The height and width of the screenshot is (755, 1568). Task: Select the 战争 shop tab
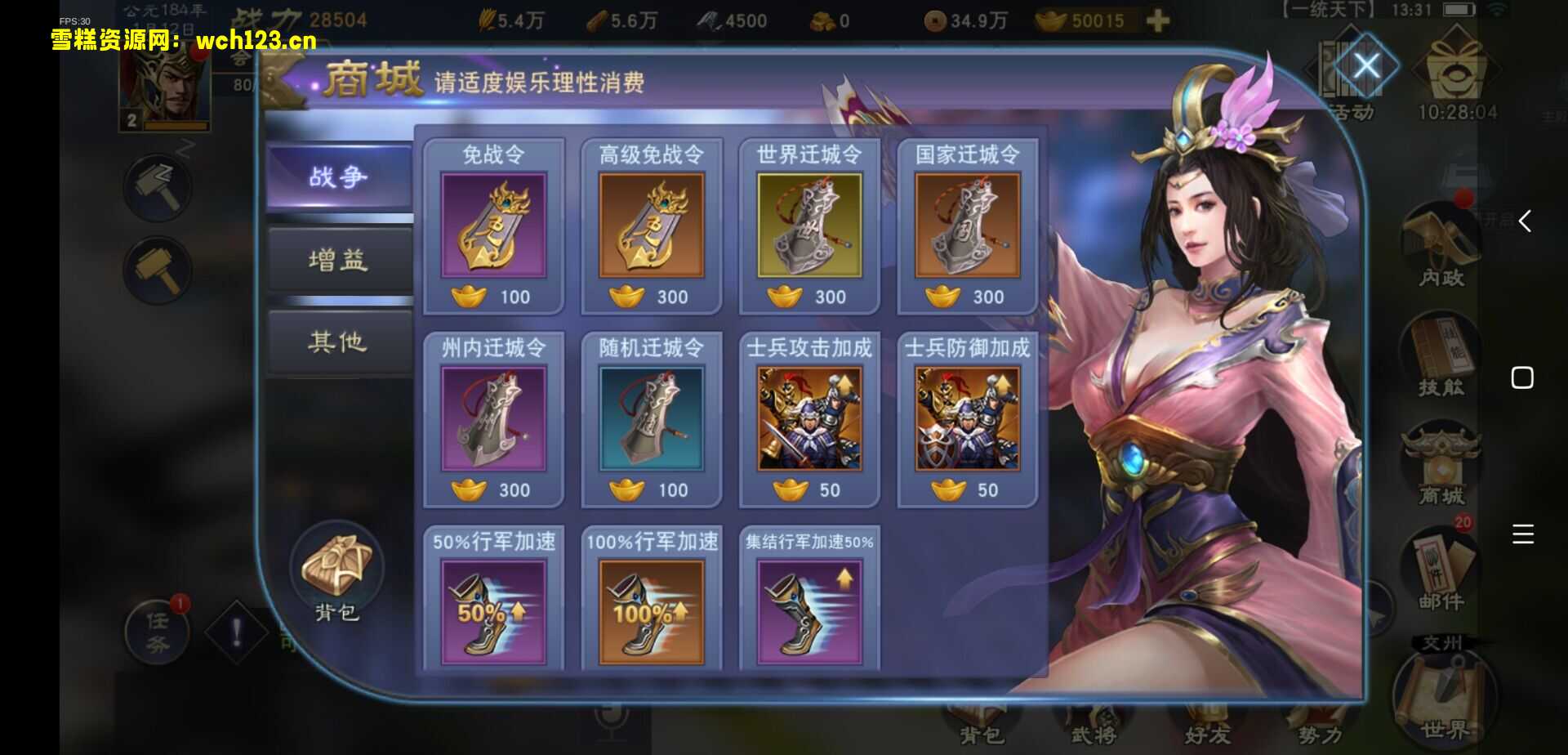[339, 176]
